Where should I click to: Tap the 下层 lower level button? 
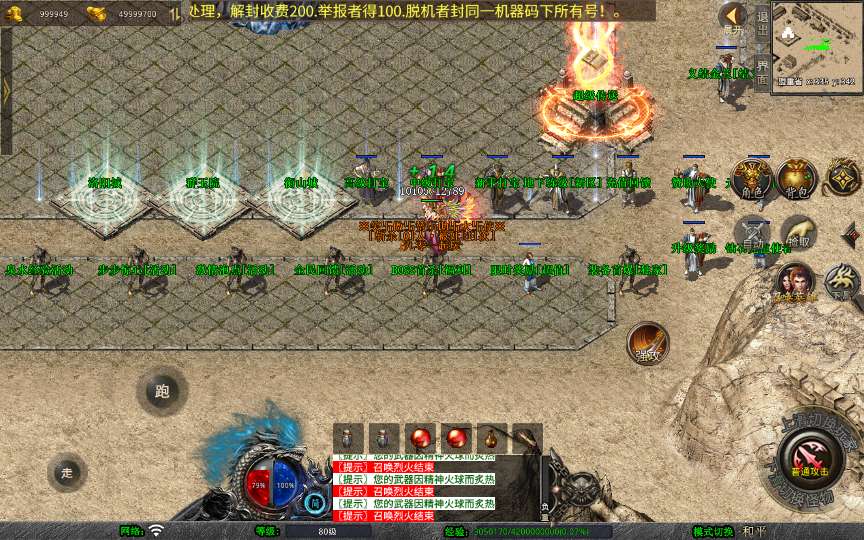pos(842,283)
